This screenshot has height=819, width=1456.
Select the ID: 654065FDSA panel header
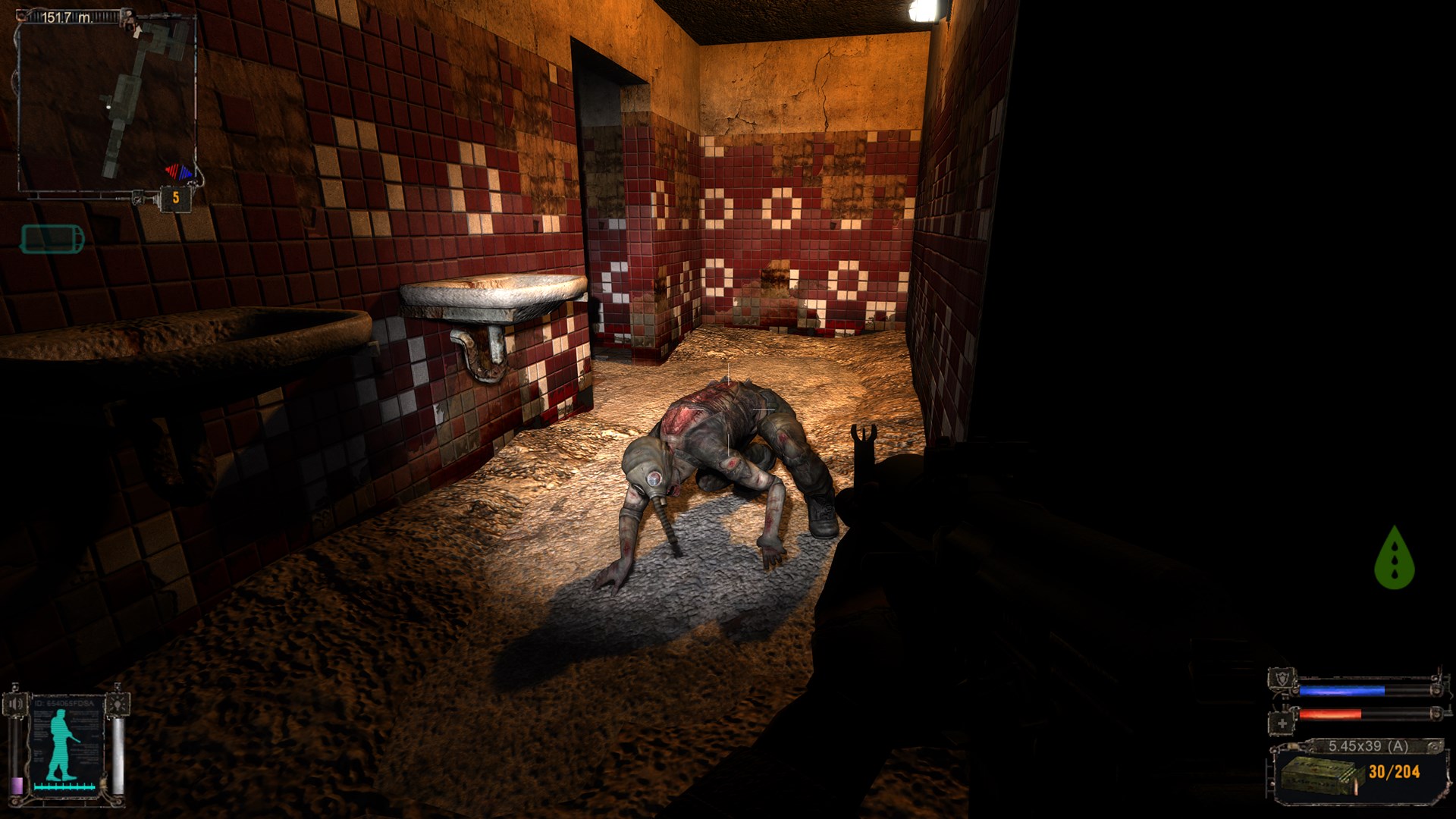pos(63,703)
